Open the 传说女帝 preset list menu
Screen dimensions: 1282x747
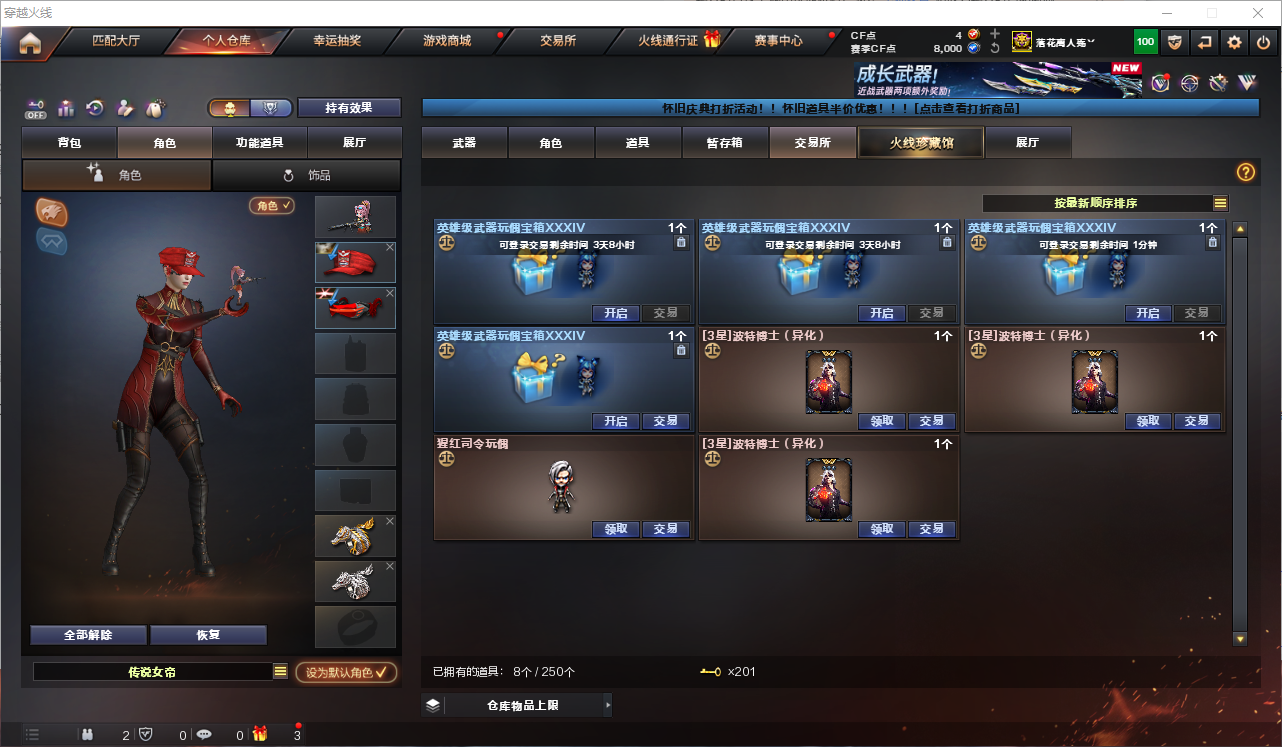(281, 673)
